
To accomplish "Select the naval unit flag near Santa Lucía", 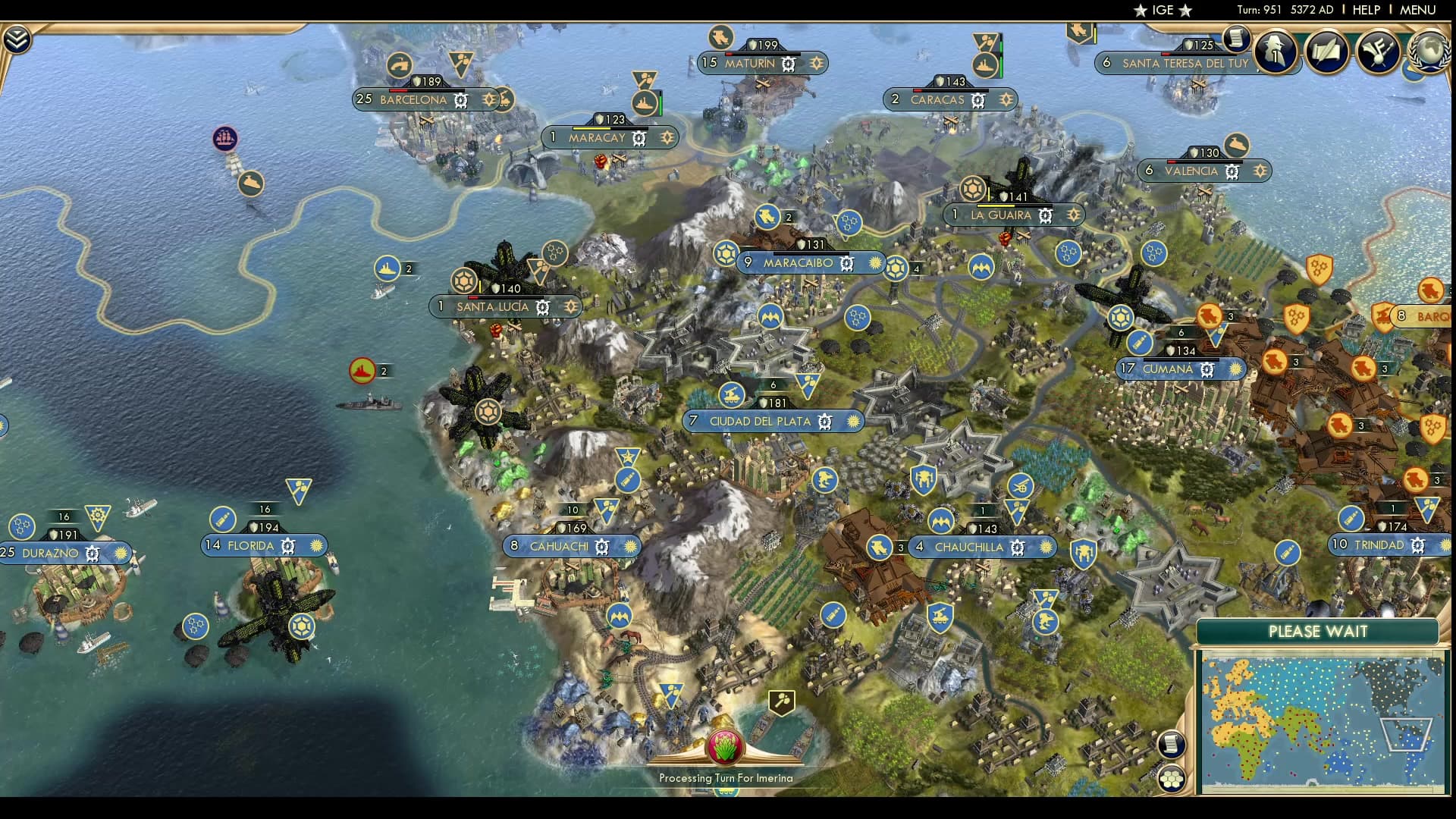I will click(x=388, y=268).
